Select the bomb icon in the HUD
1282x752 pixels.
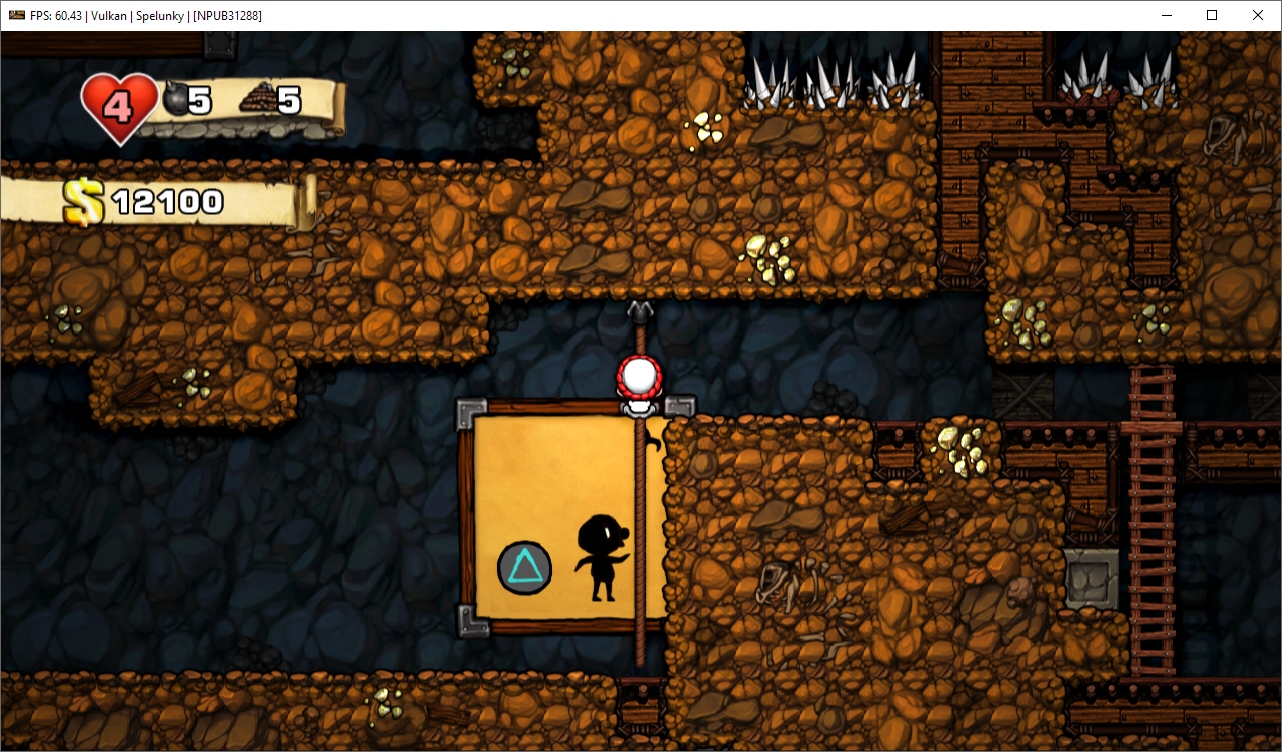pos(175,100)
